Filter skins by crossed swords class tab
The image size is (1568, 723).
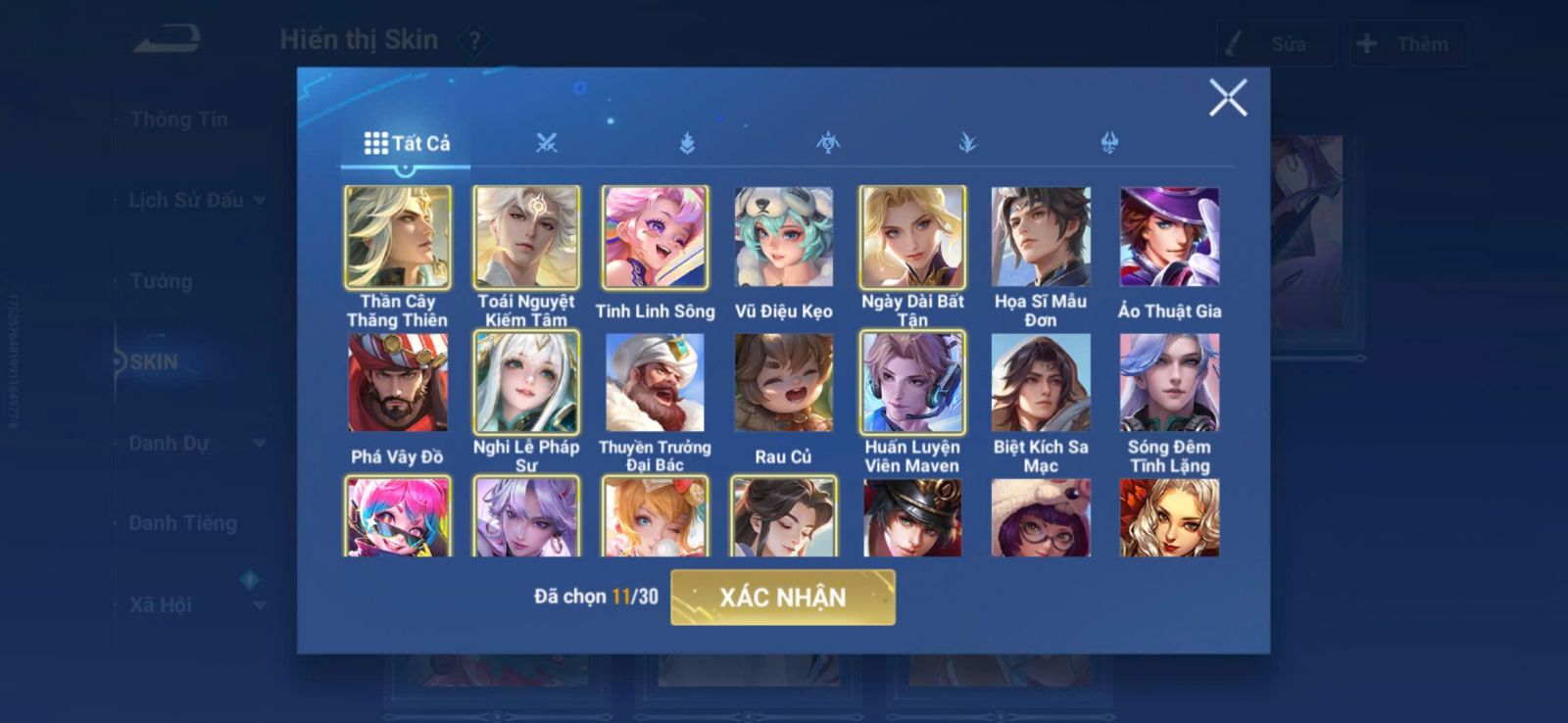547,143
